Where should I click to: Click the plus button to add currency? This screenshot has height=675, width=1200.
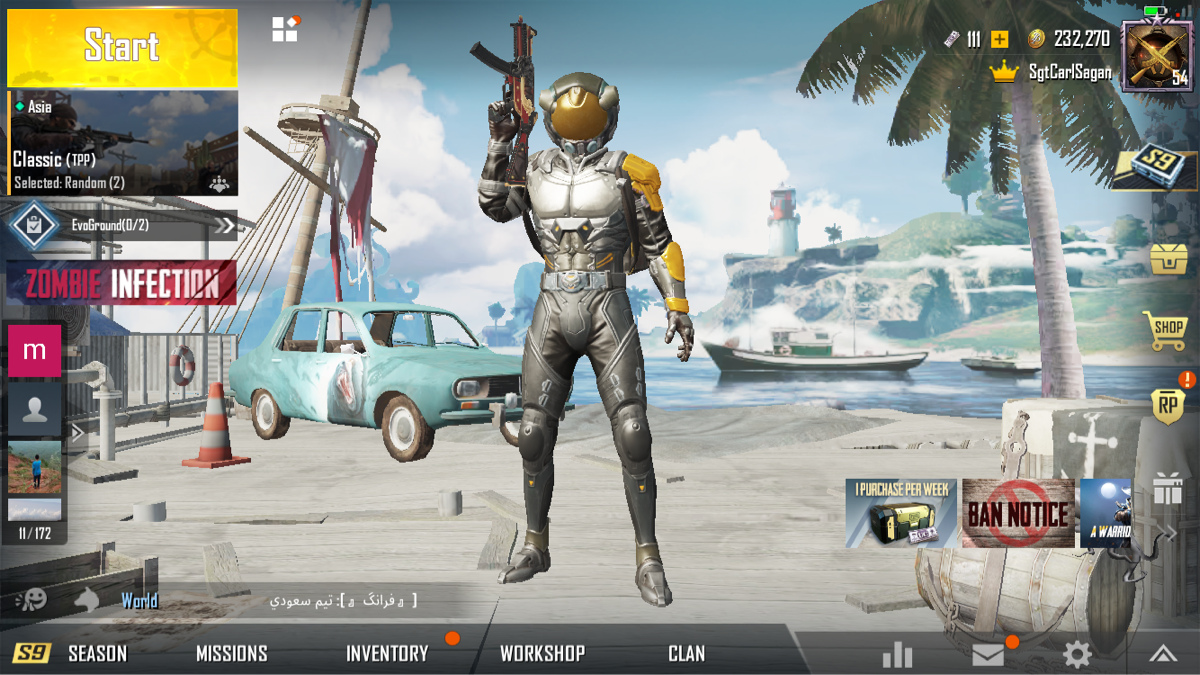coord(999,39)
